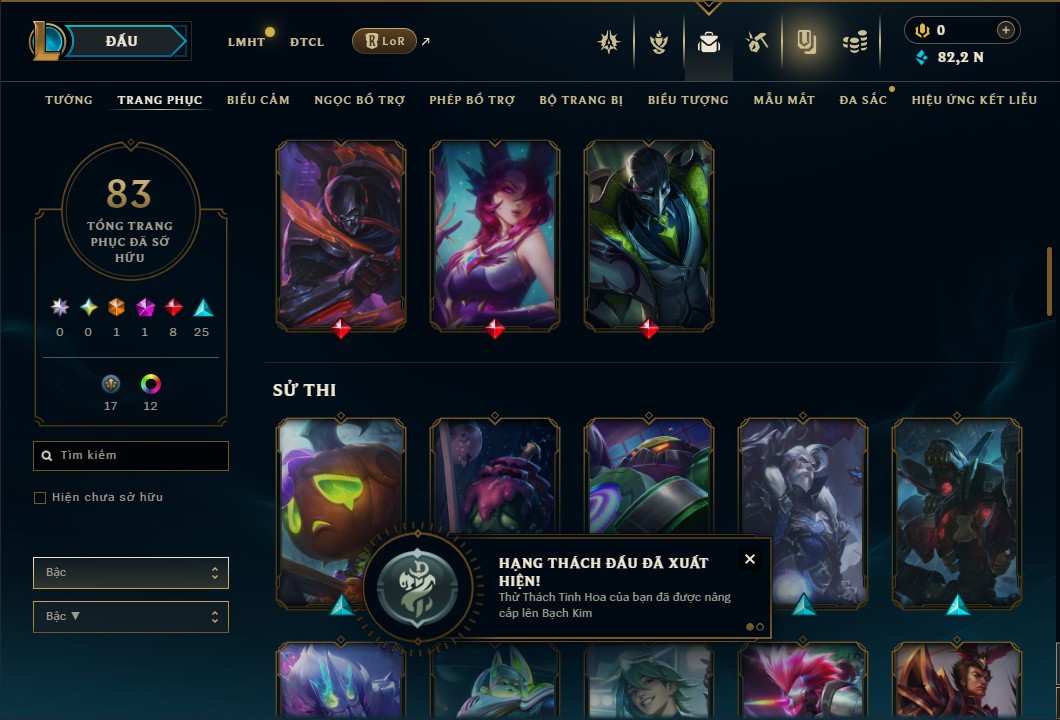Toggle the Hiện chưa sở hữu checkbox
The width and height of the screenshot is (1060, 720).
coord(40,497)
